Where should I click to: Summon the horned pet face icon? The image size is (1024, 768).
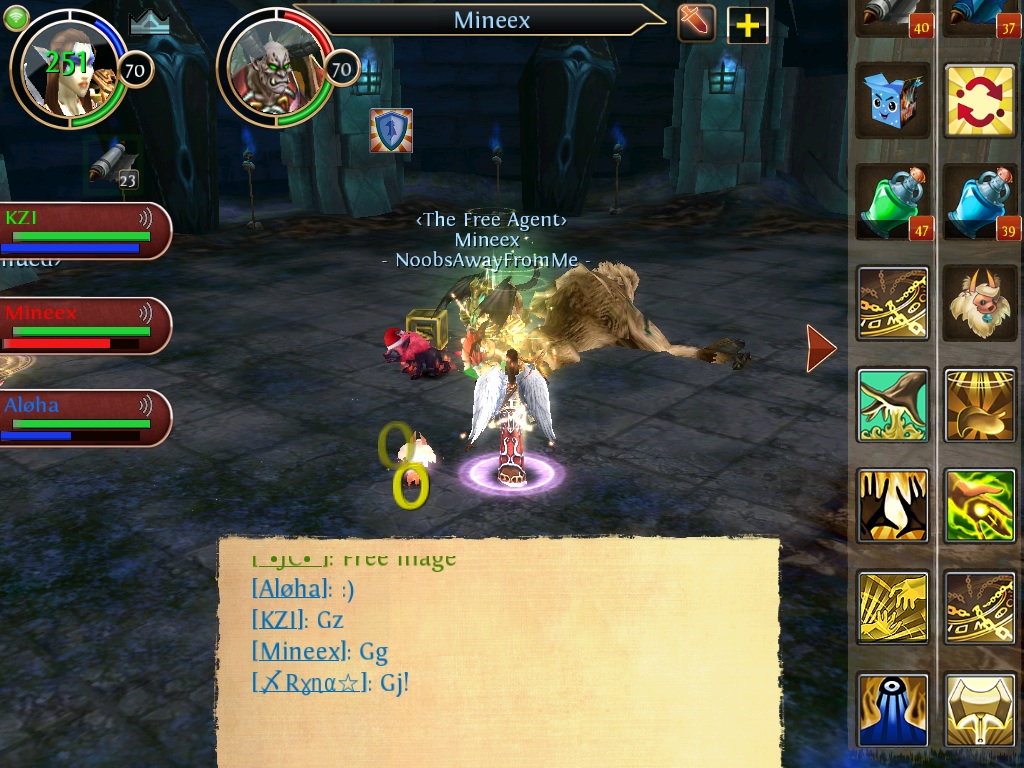(980, 303)
